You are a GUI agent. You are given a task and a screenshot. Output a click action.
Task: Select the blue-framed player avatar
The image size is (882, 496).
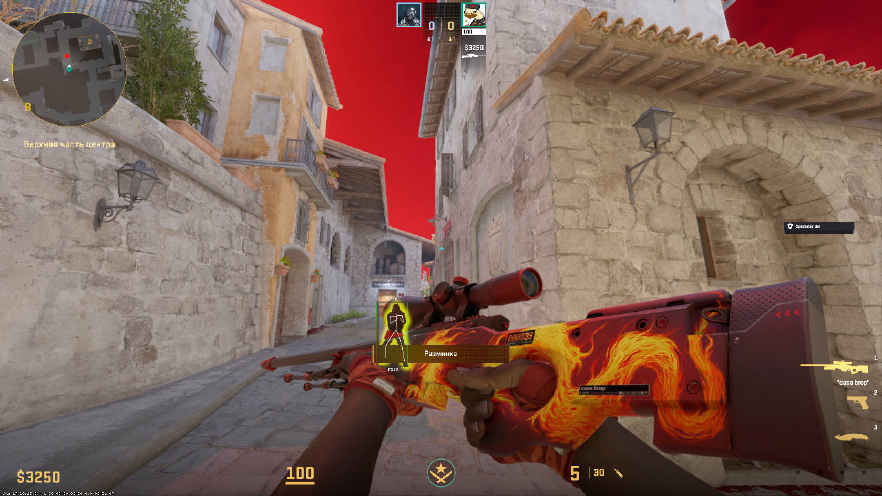pyautogui.click(x=408, y=14)
